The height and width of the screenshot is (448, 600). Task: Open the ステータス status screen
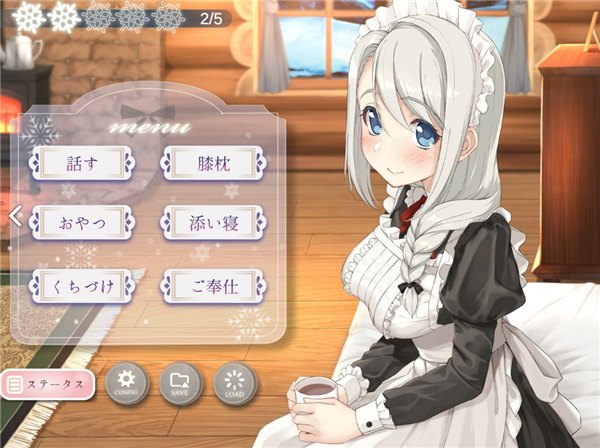coord(48,383)
